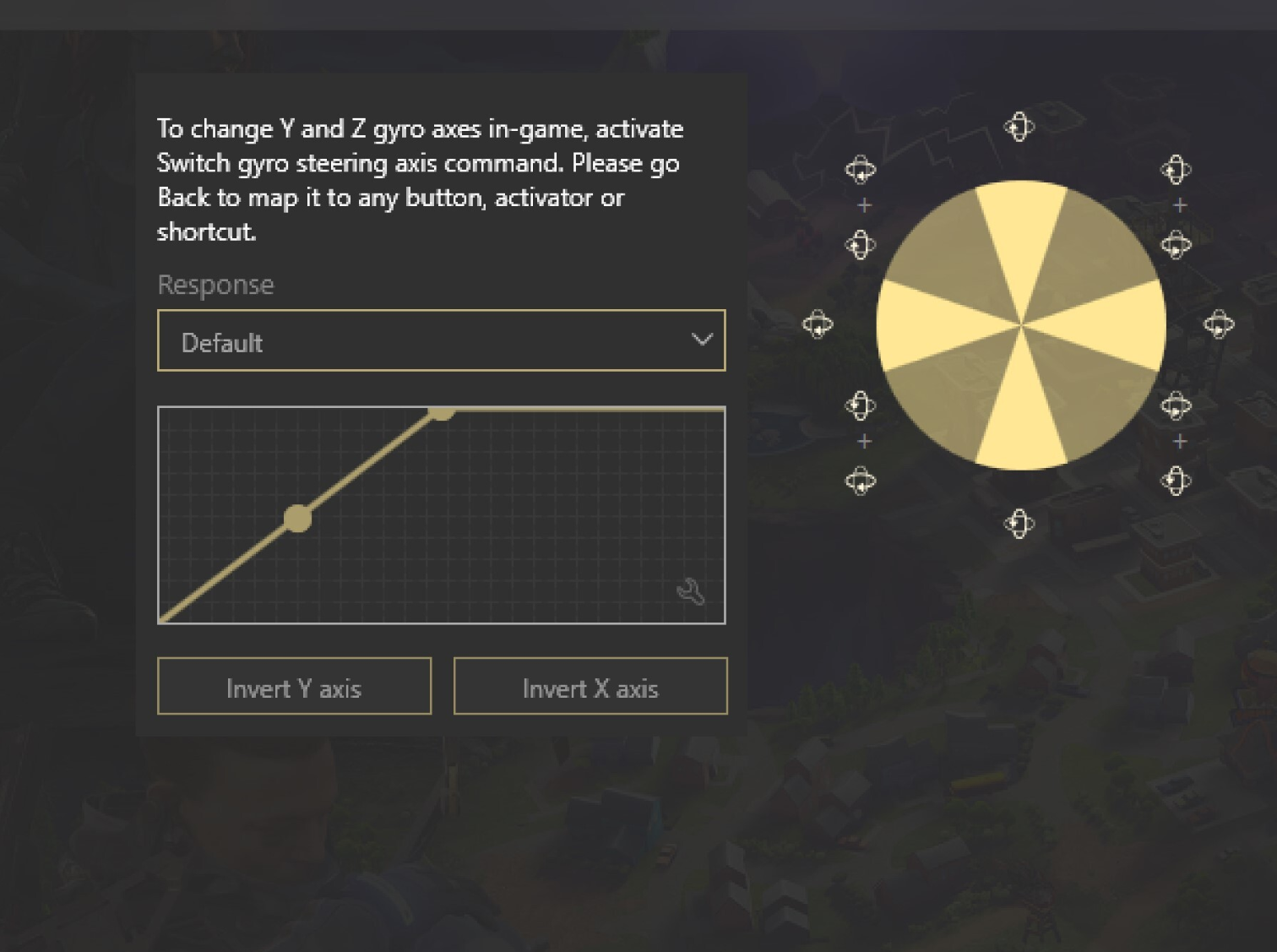This screenshot has height=952, width=1277.
Task: Select the gyro icon left of the wheel
Action: click(x=818, y=324)
